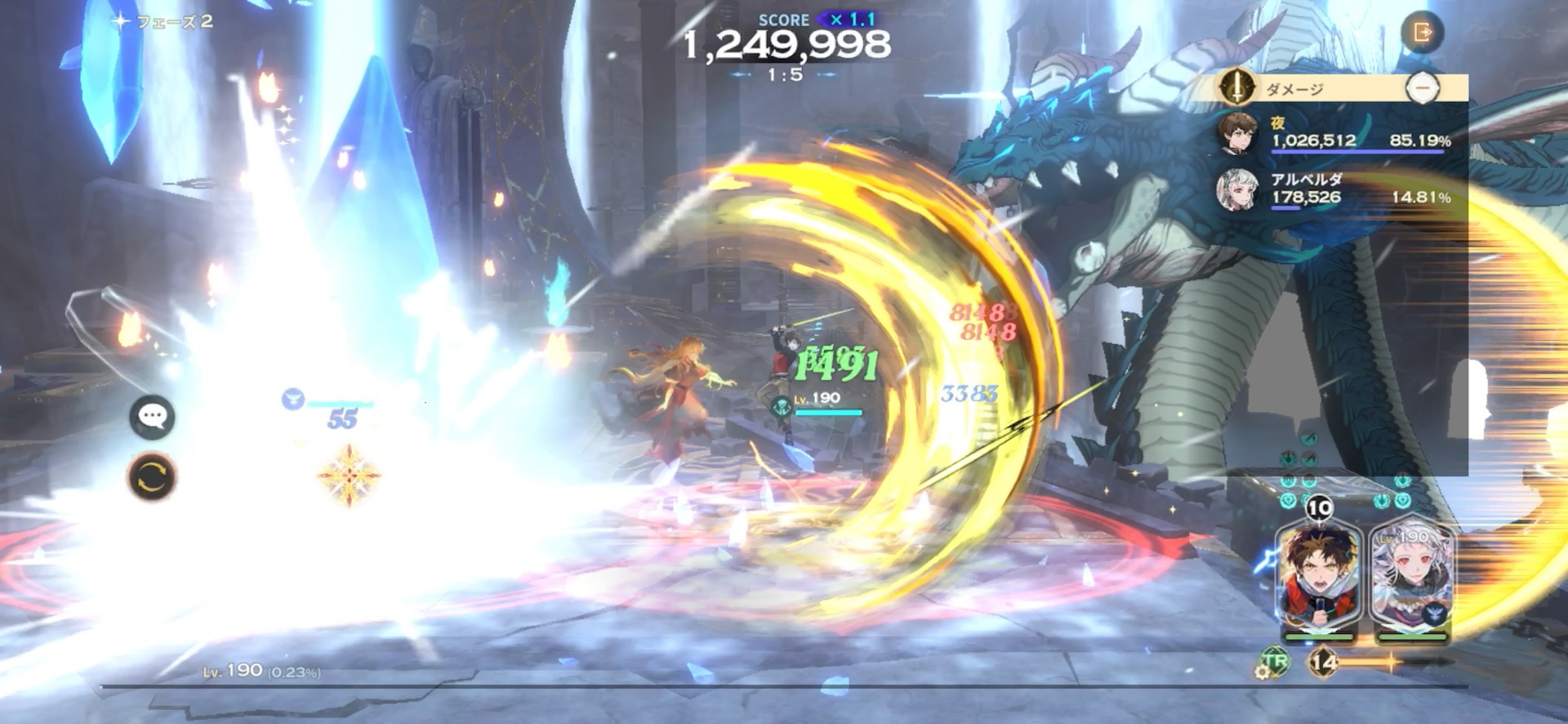Click the sword icon on the damage panel
1568x724 pixels.
[1236, 87]
